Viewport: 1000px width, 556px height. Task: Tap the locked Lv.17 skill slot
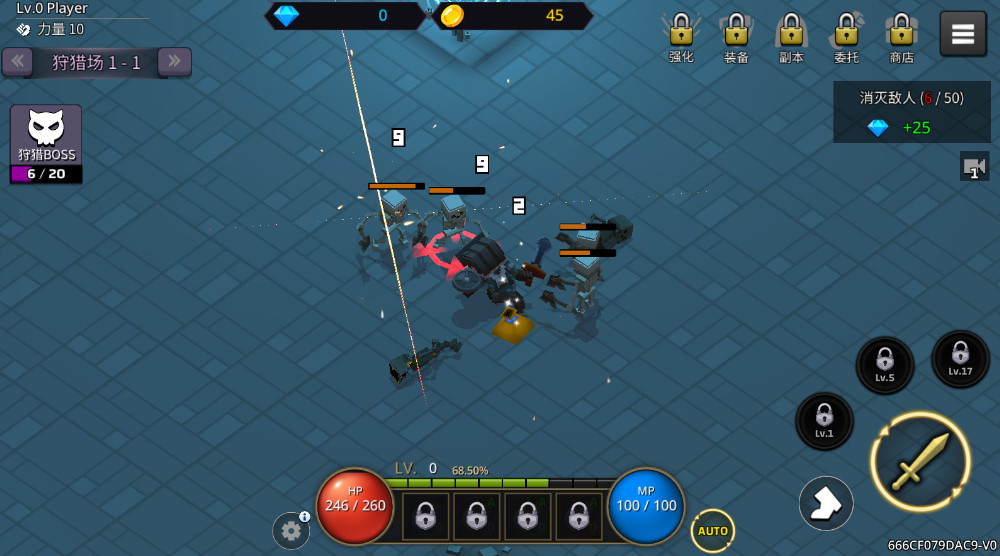click(x=960, y=359)
